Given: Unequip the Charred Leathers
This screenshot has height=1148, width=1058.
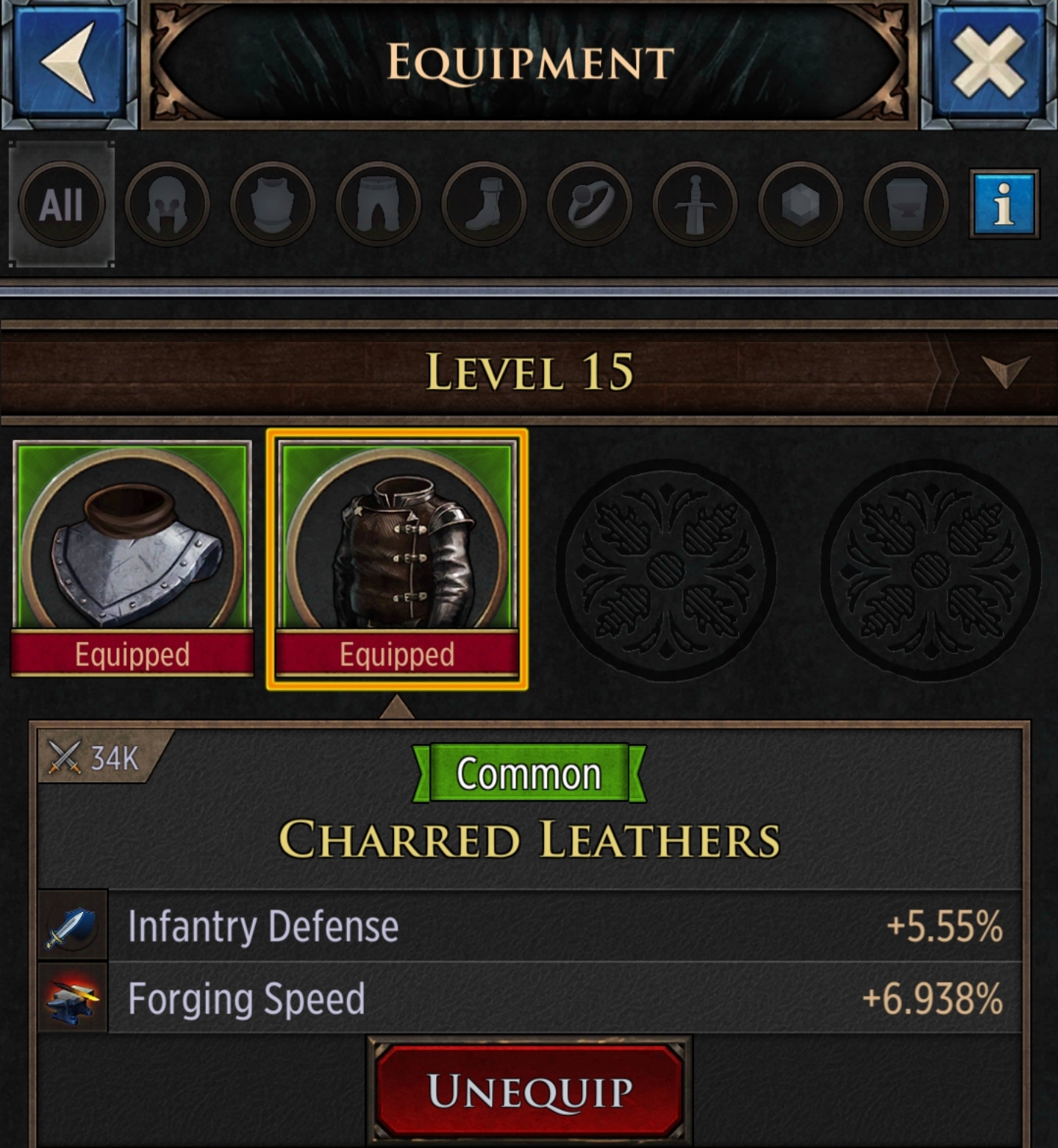Looking at the screenshot, I should tap(529, 1094).
